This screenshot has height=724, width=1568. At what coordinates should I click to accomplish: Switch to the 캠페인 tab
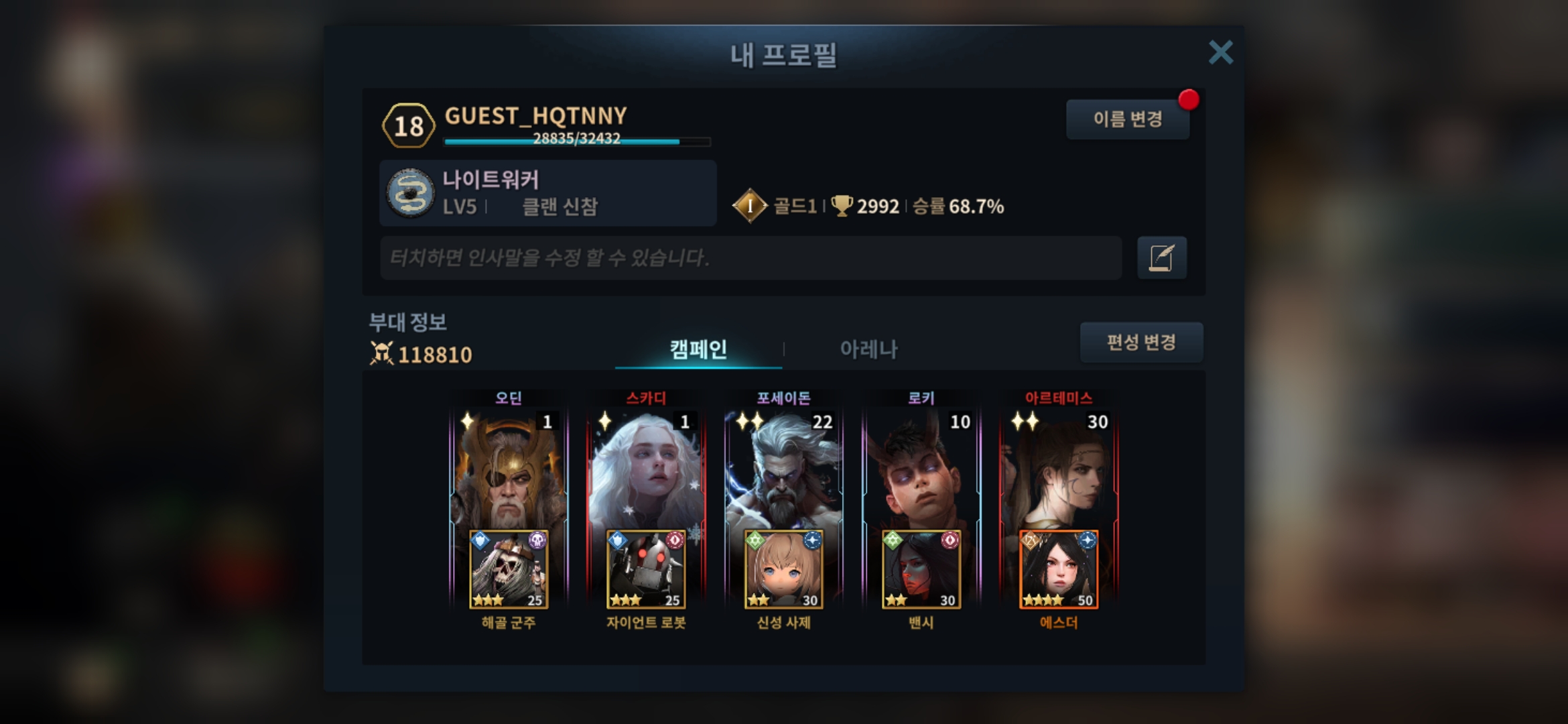point(698,349)
